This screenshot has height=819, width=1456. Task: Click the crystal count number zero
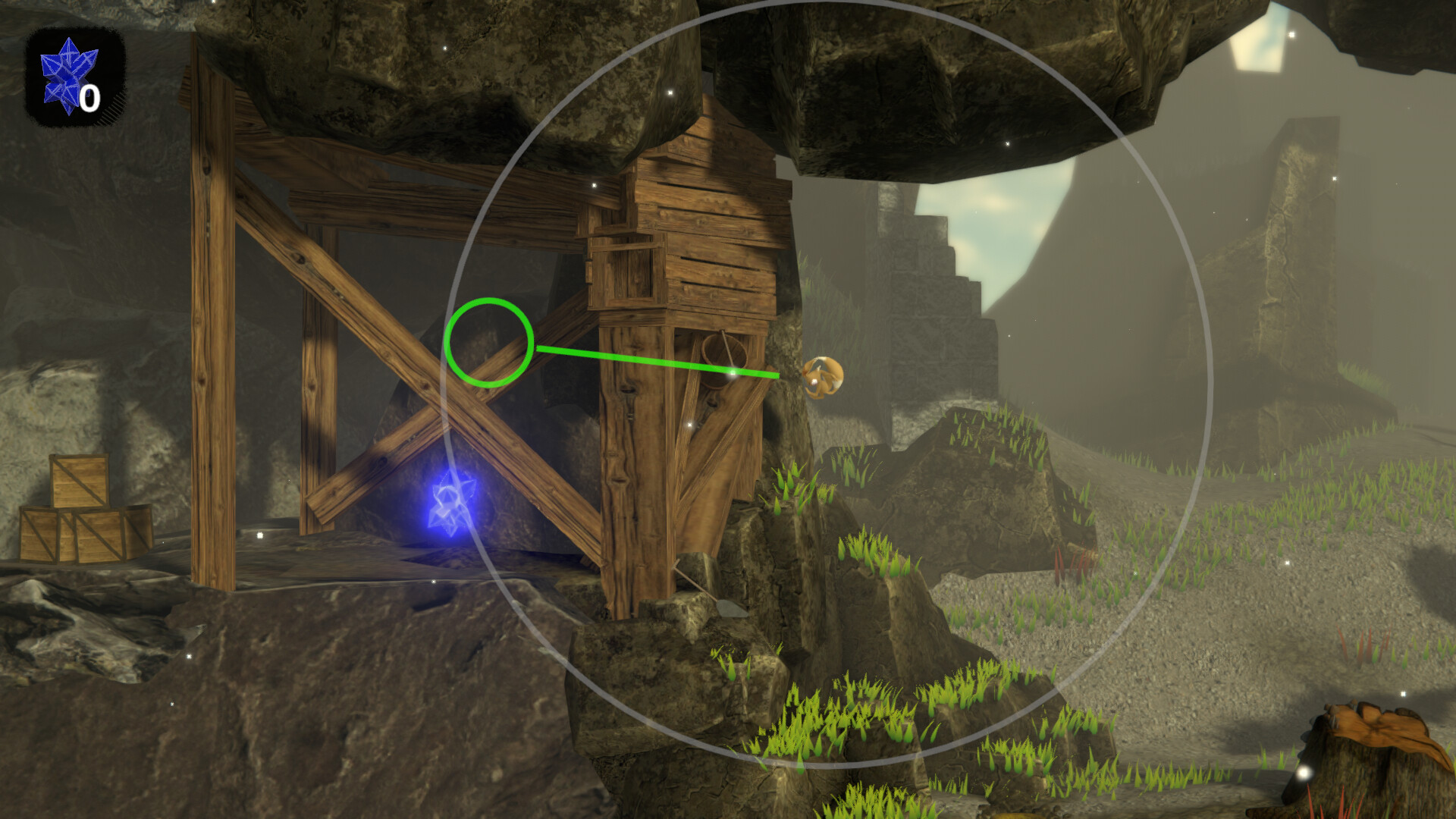tap(89, 97)
